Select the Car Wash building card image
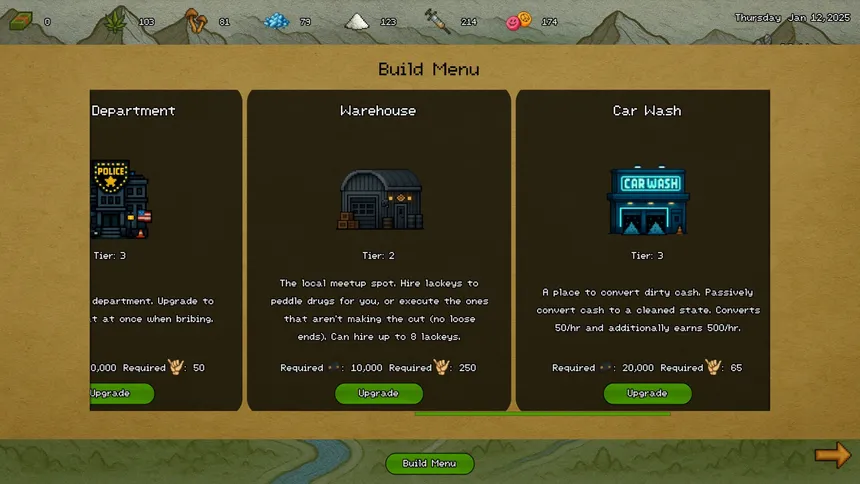This screenshot has width=860, height=484. (x=648, y=200)
